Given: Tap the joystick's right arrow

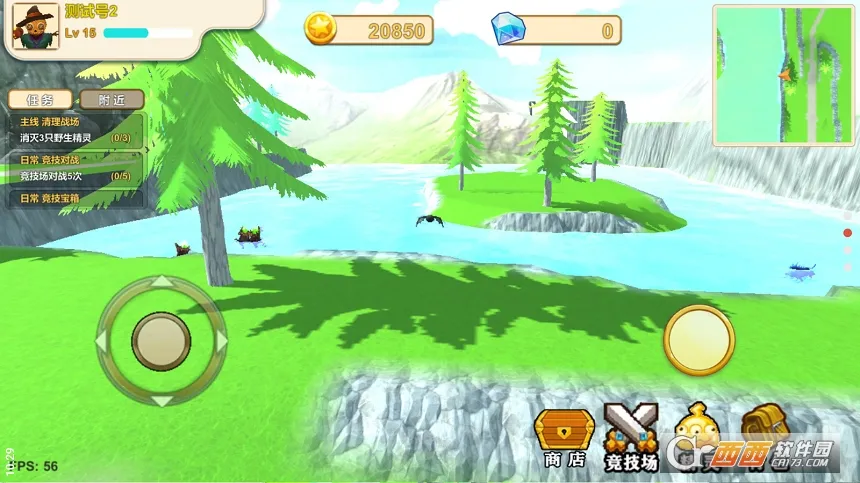Looking at the screenshot, I should pos(221,341).
